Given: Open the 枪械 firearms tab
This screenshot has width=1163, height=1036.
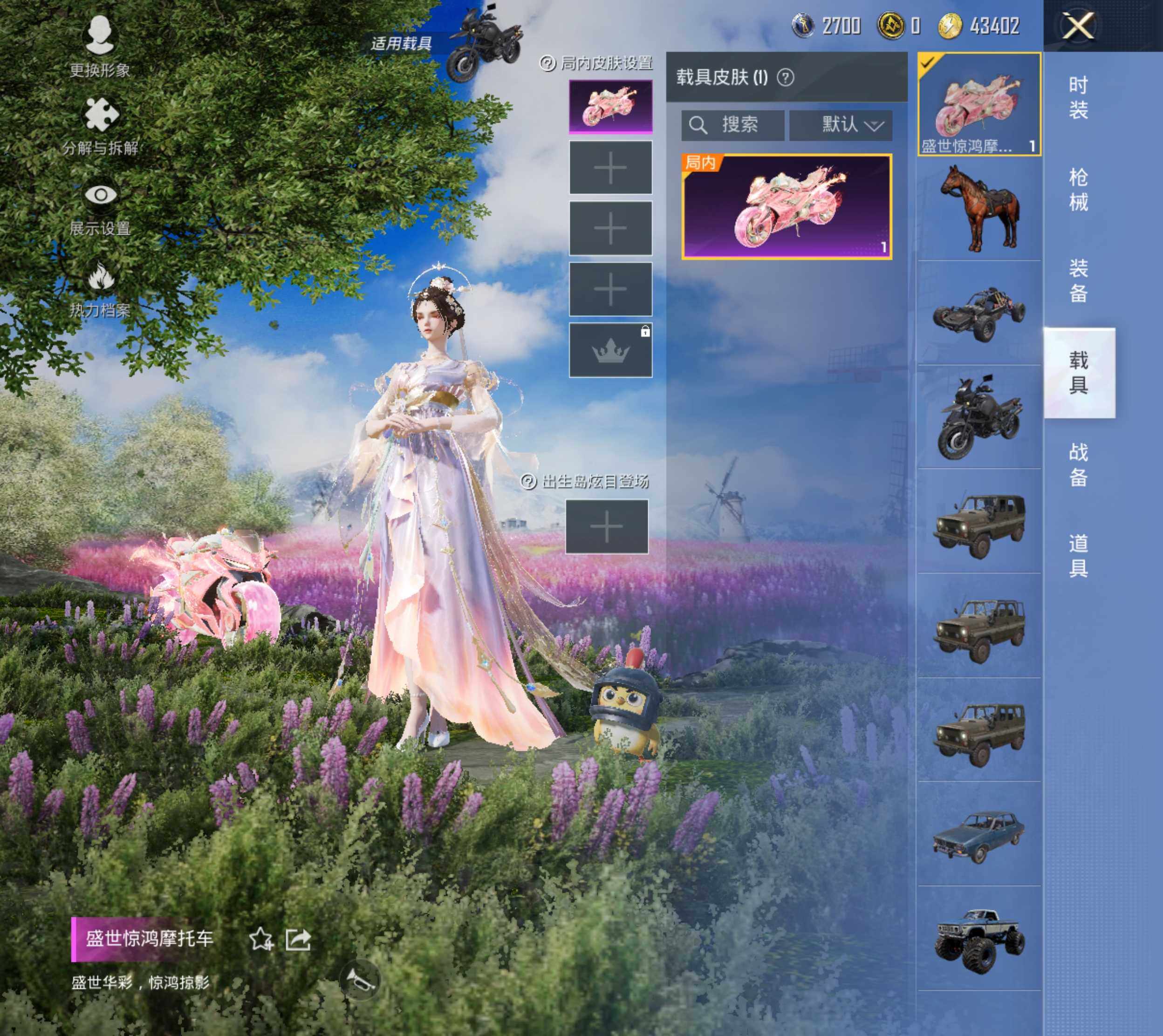Looking at the screenshot, I should pyautogui.click(x=1078, y=190).
